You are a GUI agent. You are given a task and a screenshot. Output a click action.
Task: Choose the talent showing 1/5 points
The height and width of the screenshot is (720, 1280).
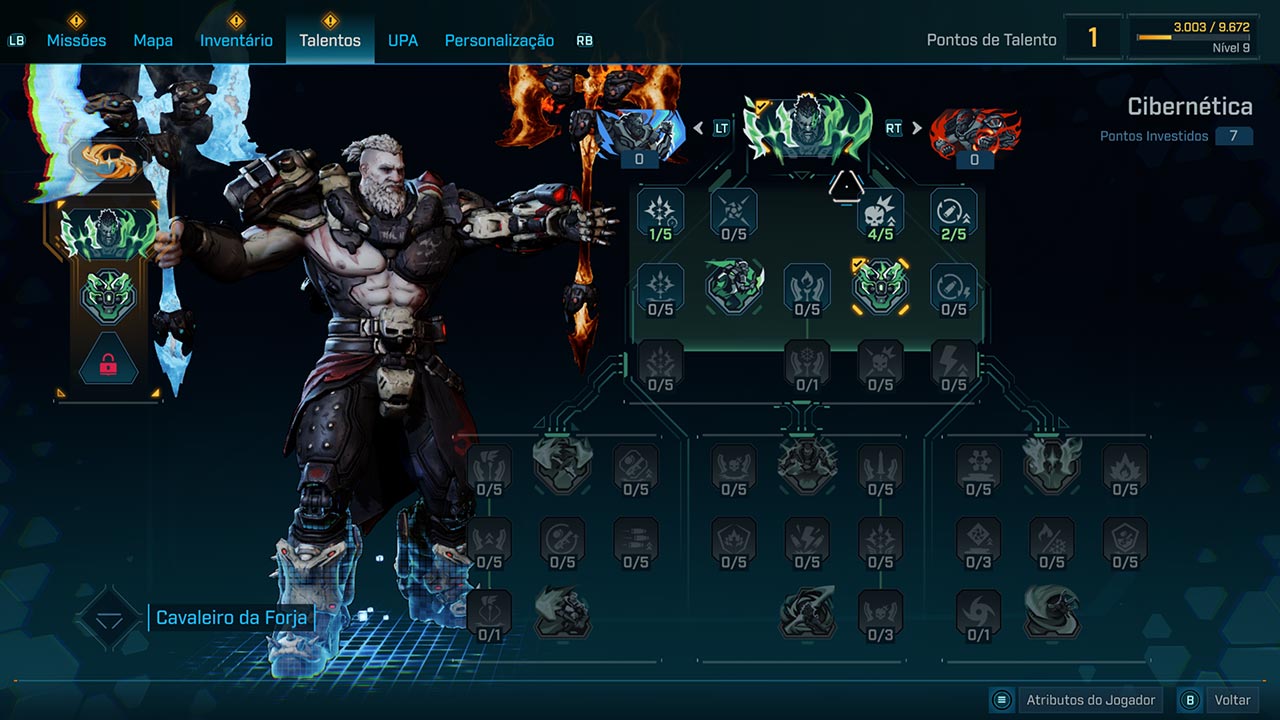click(661, 213)
